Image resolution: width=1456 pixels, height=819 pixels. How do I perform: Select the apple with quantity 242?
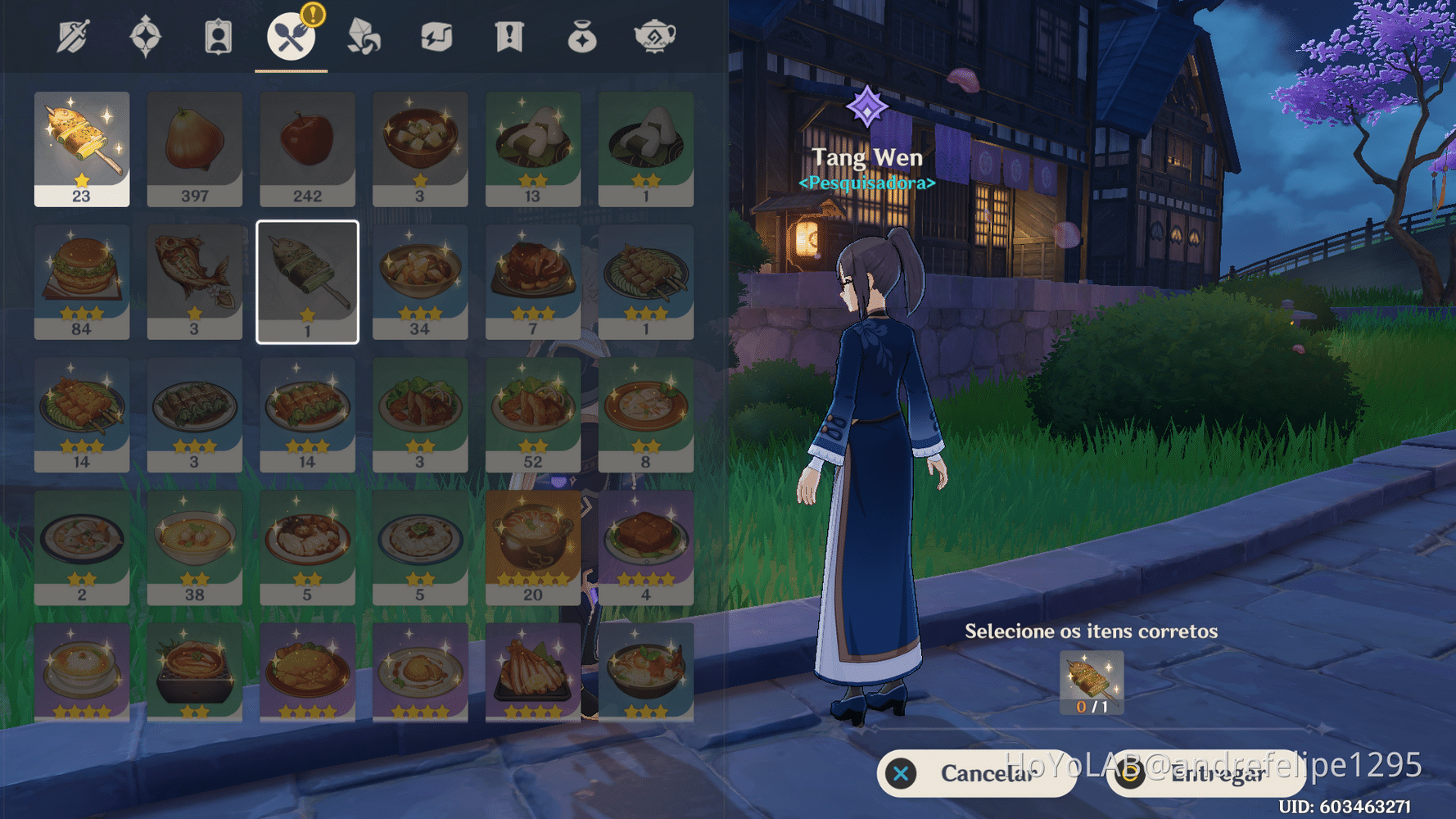point(307,149)
